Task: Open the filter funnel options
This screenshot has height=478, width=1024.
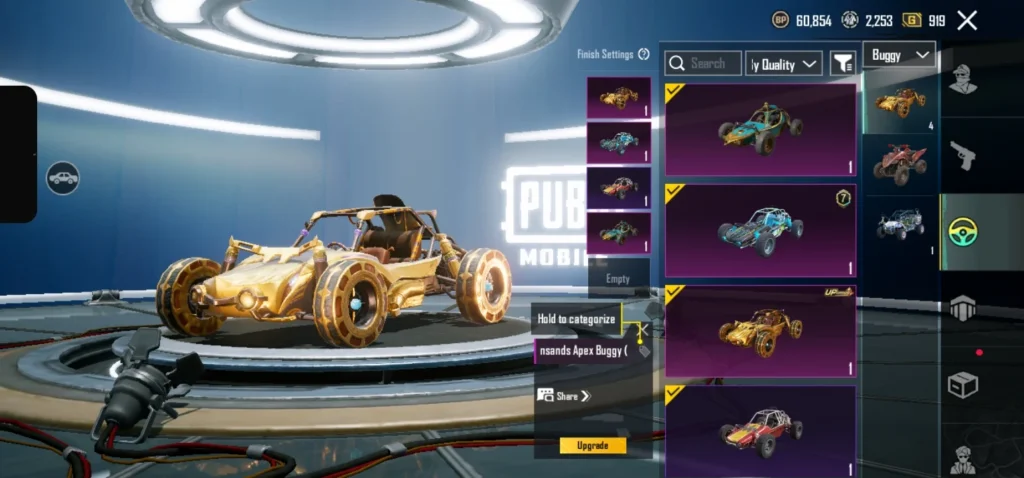Action: 843,63
